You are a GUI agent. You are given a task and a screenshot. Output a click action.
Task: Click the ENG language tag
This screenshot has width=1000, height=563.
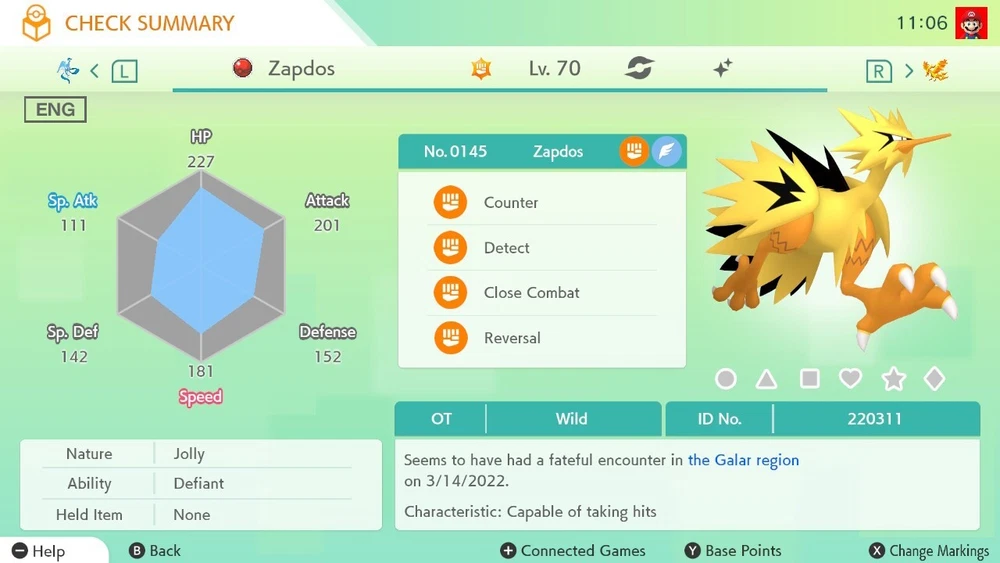pyautogui.click(x=55, y=110)
